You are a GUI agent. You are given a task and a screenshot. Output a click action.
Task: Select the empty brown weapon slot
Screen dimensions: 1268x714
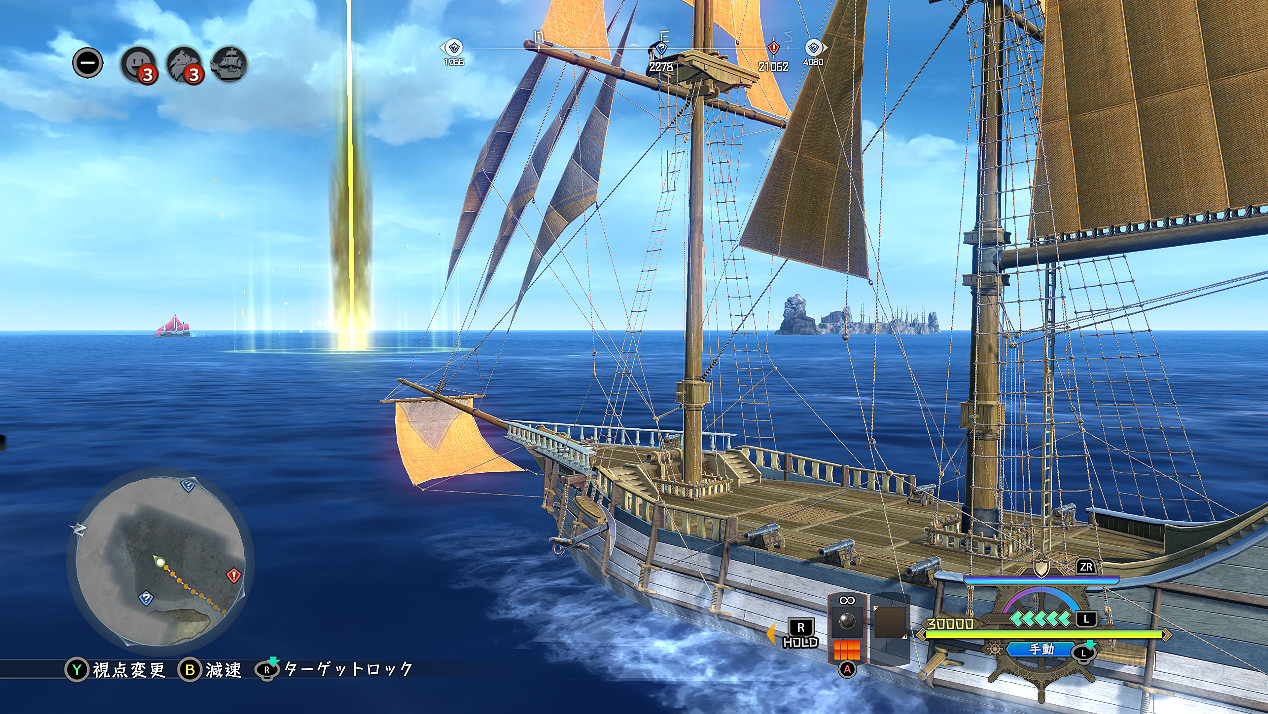889,623
